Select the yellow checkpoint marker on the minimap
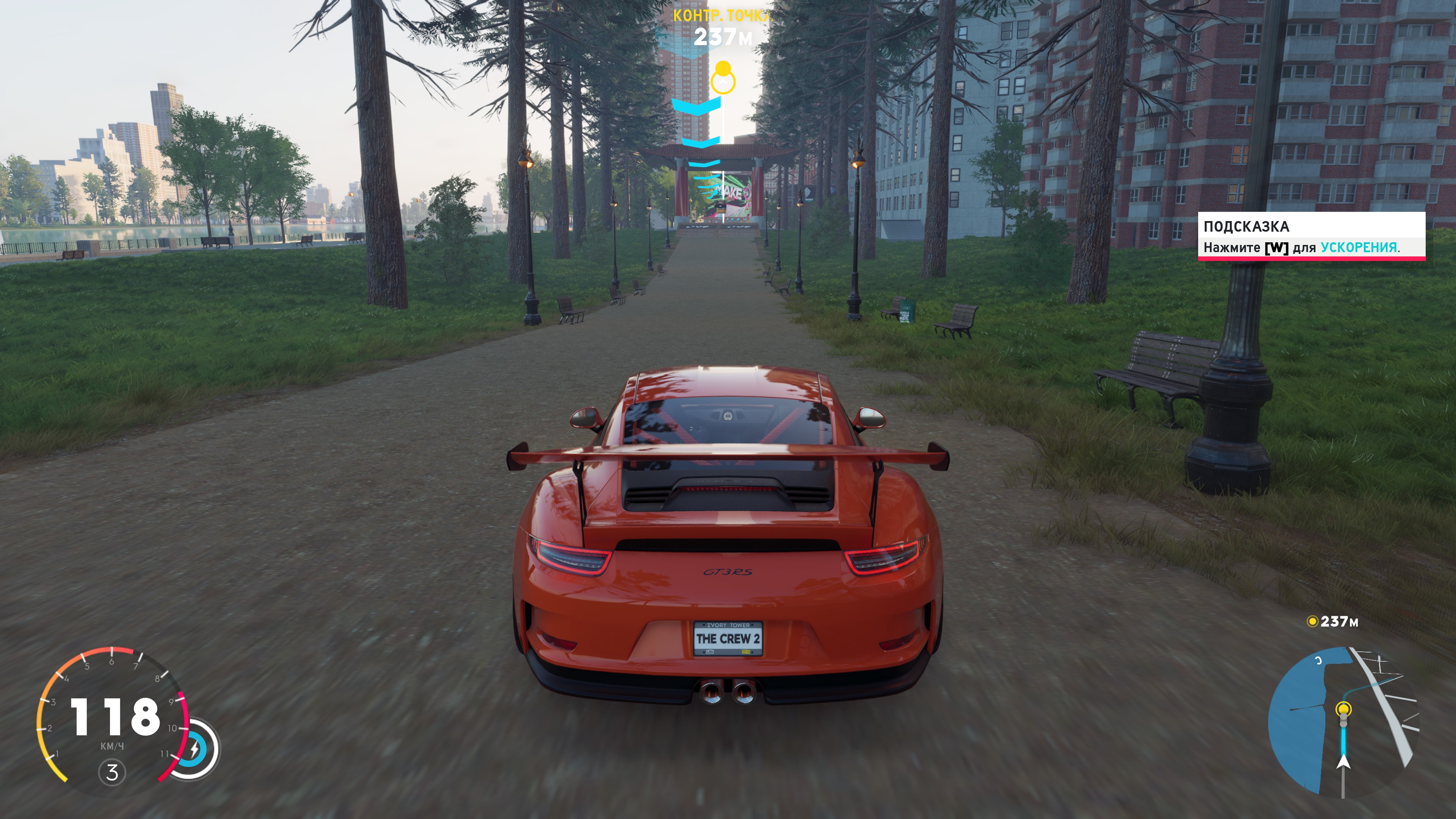 1343,709
